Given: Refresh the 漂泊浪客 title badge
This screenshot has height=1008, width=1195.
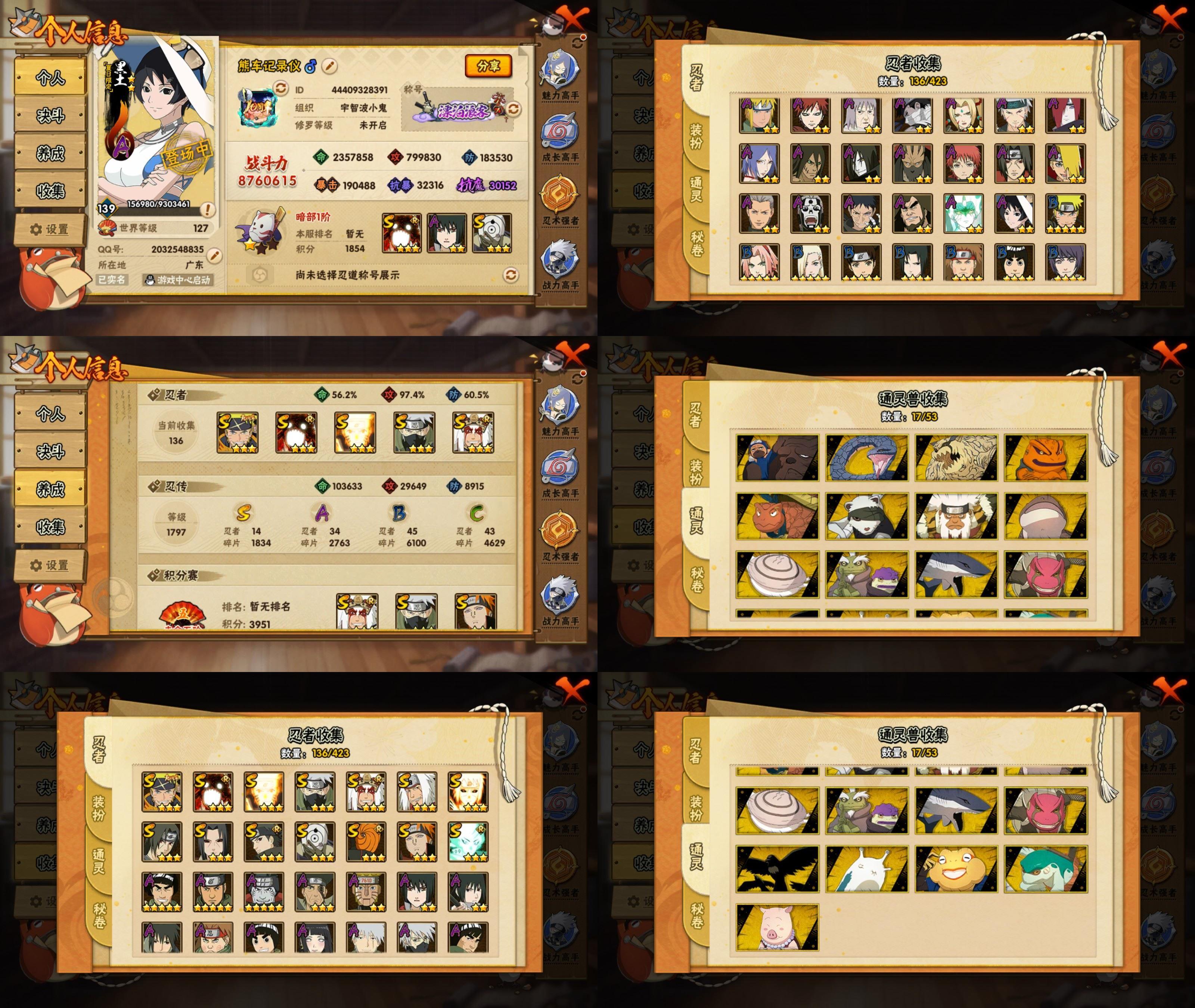Looking at the screenshot, I should coord(513,109).
